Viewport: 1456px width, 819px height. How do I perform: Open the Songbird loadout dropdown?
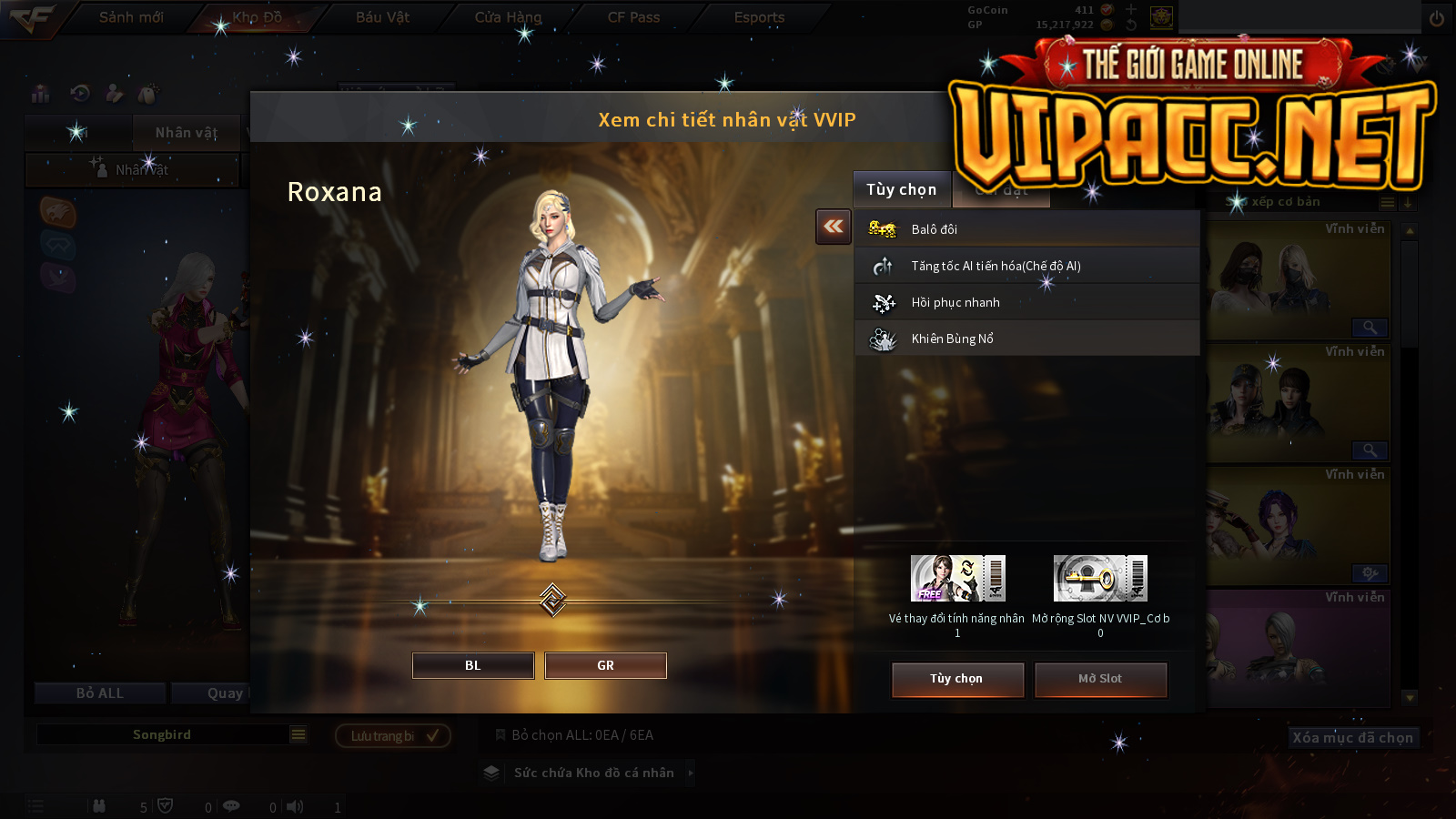pyautogui.click(x=298, y=734)
